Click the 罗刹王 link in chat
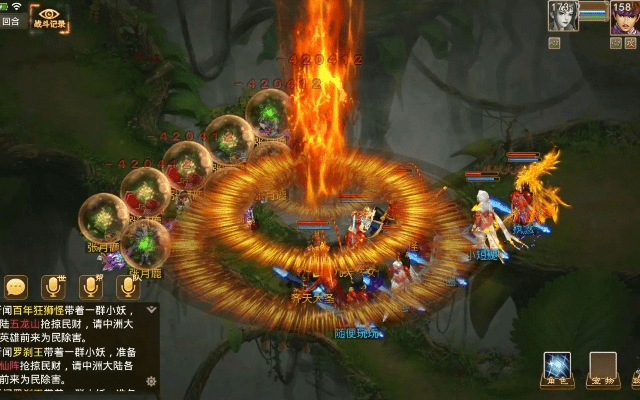This screenshot has width=640, height=400. (x=33, y=353)
